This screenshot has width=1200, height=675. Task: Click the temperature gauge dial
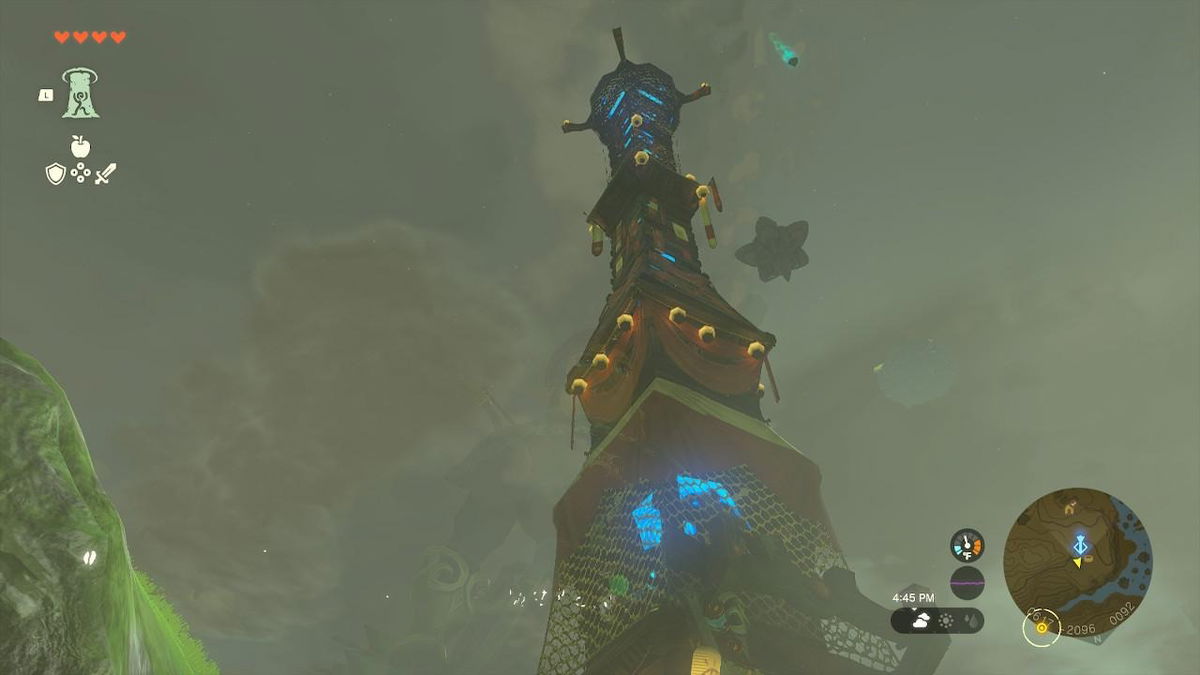click(x=967, y=545)
